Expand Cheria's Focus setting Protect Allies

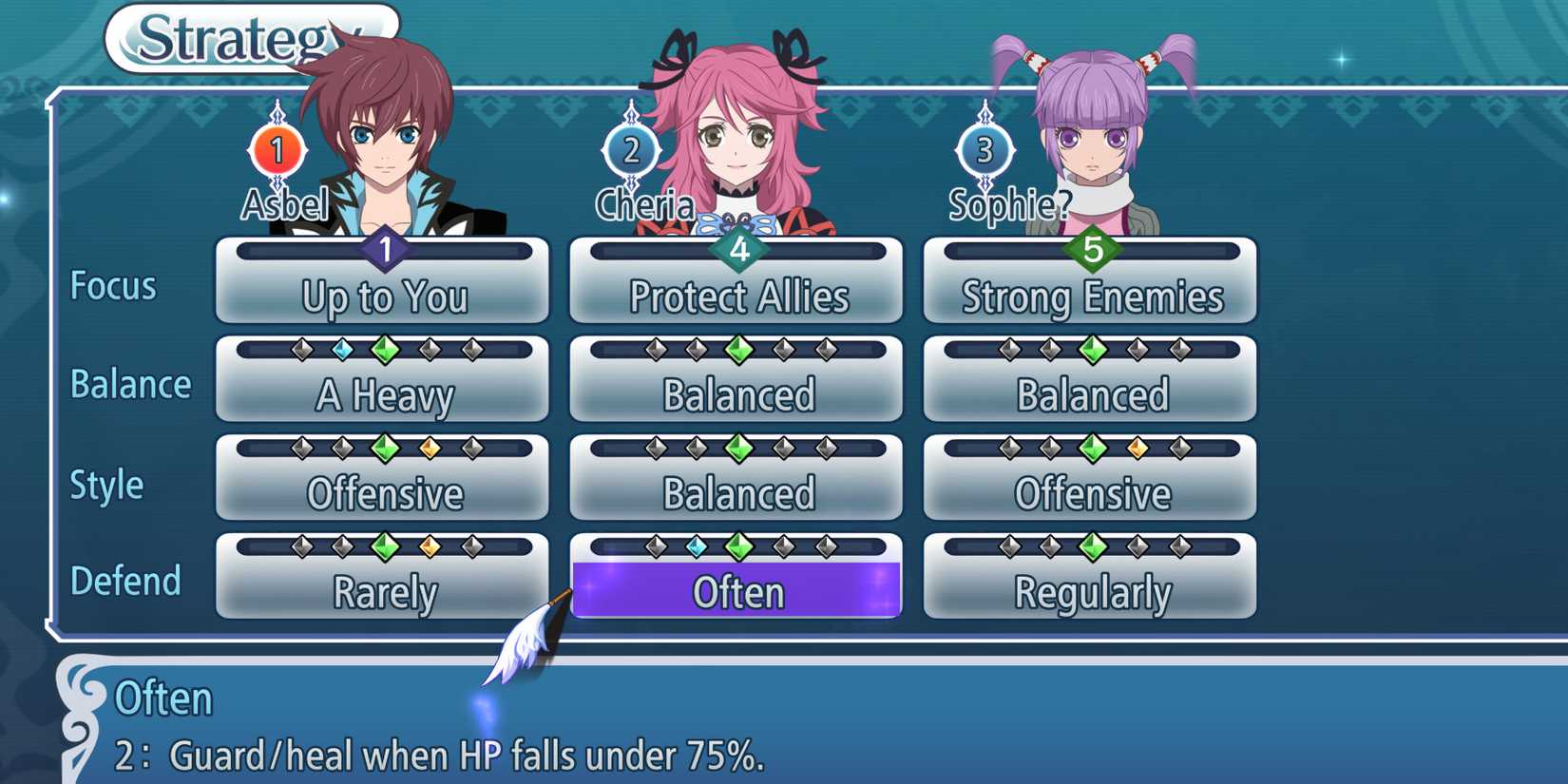(737, 297)
